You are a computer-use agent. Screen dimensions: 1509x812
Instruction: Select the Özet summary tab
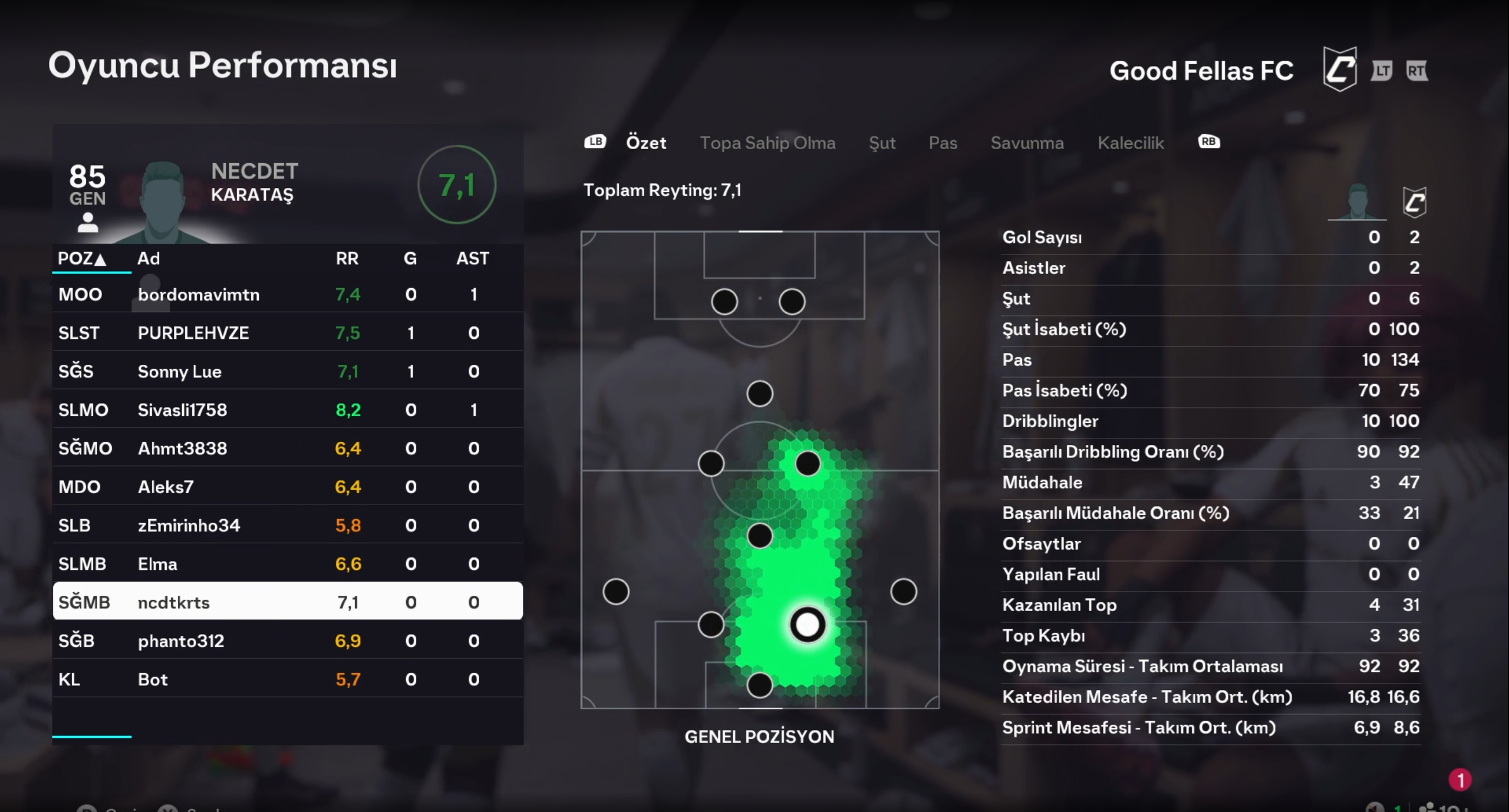(646, 143)
